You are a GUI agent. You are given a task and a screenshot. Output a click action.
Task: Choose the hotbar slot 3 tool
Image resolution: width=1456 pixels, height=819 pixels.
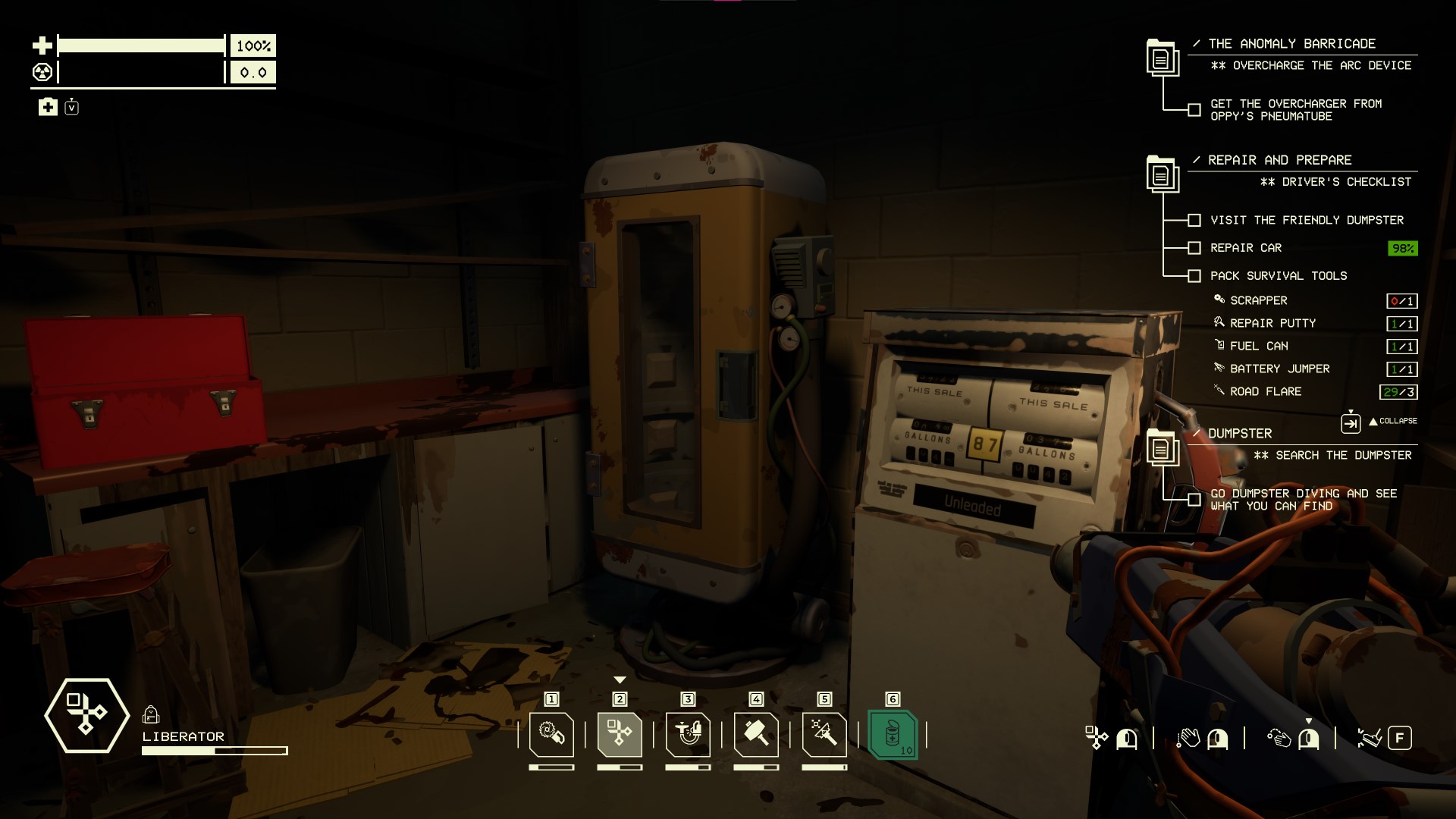coord(688,734)
